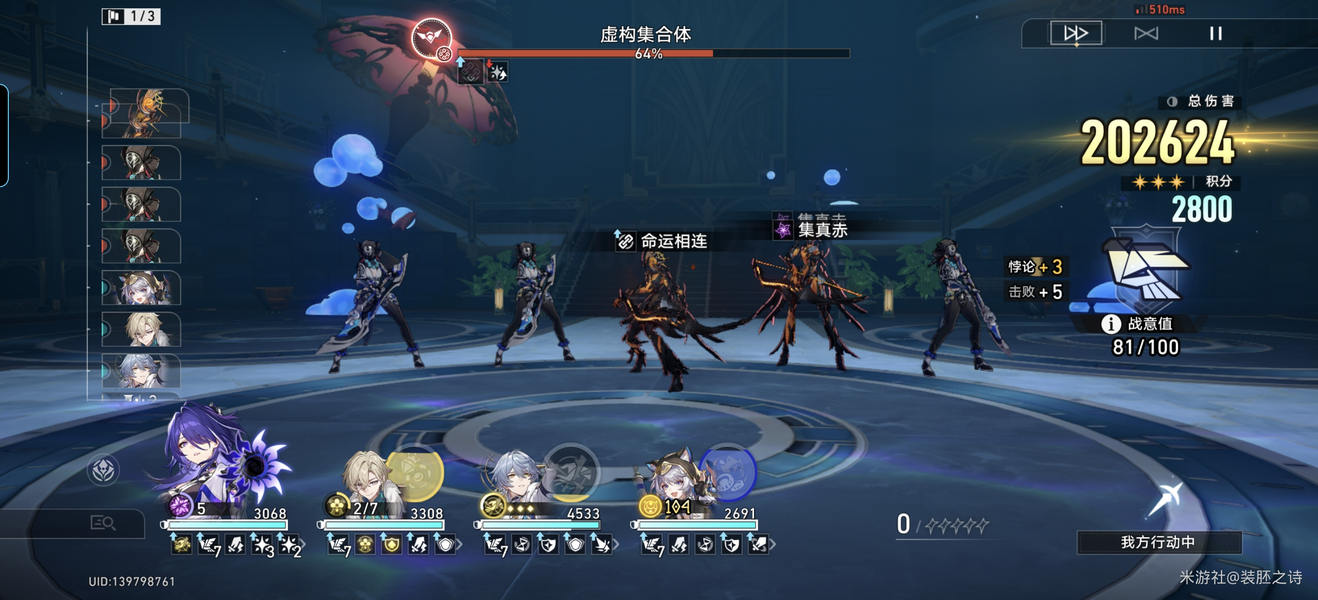
Task: Expand the cat-eared character's buff list arrow
Action: pyautogui.click(x=773, y=545)
